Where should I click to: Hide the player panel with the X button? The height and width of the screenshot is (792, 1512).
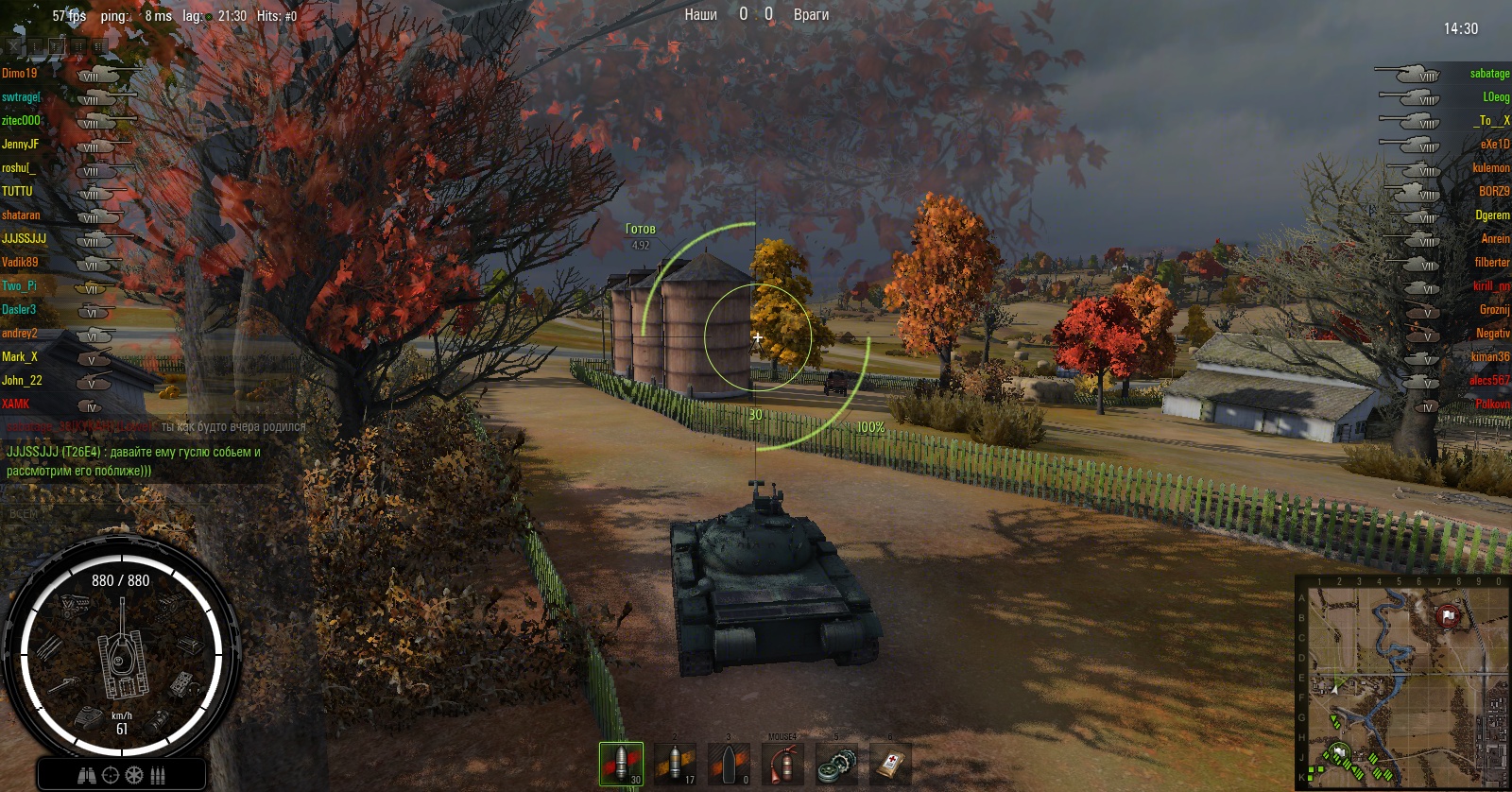click(13, 45)
